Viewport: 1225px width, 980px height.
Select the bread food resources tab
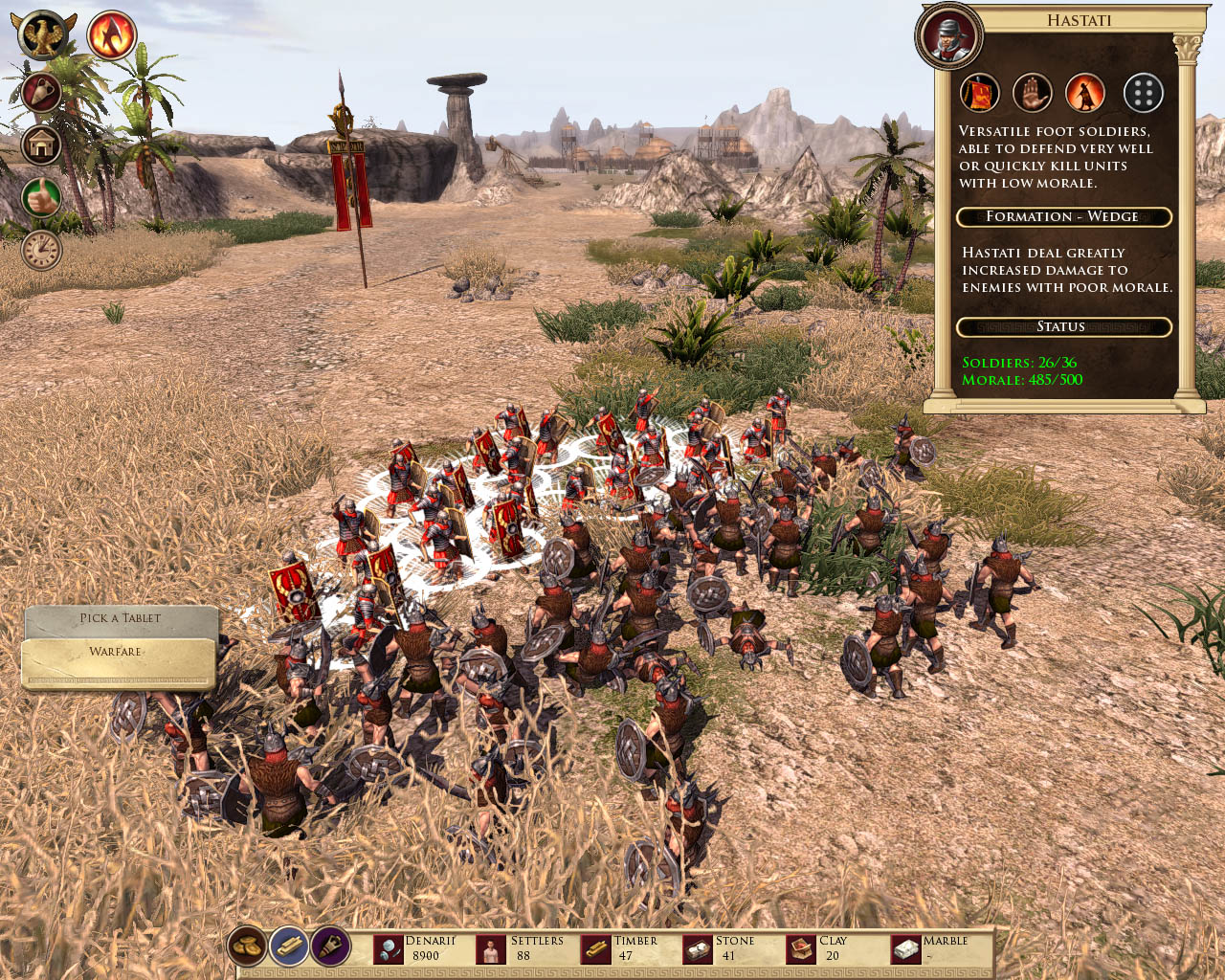pos(247,947)
